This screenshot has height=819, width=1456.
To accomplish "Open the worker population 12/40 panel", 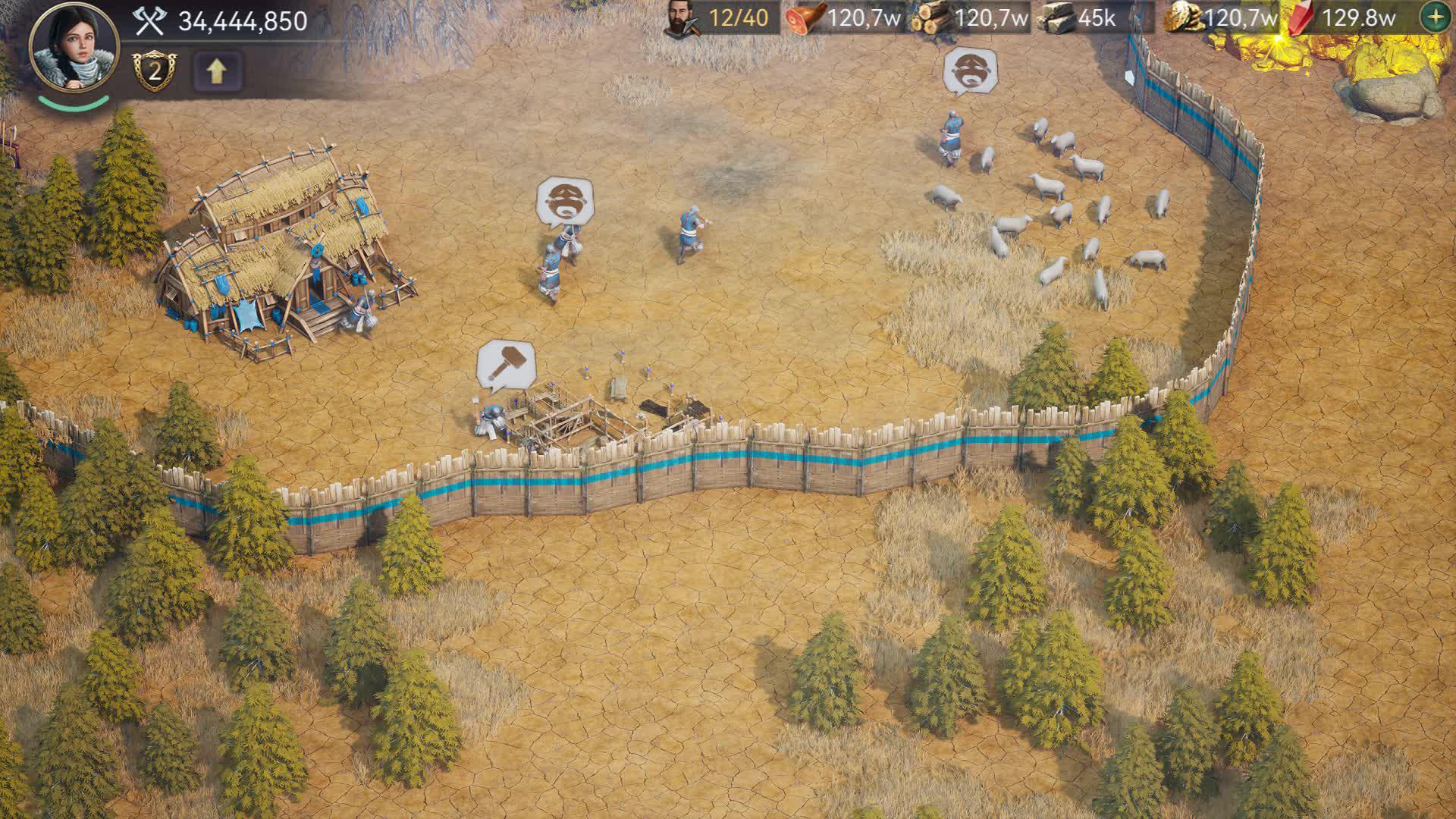I will click(720, 18).
